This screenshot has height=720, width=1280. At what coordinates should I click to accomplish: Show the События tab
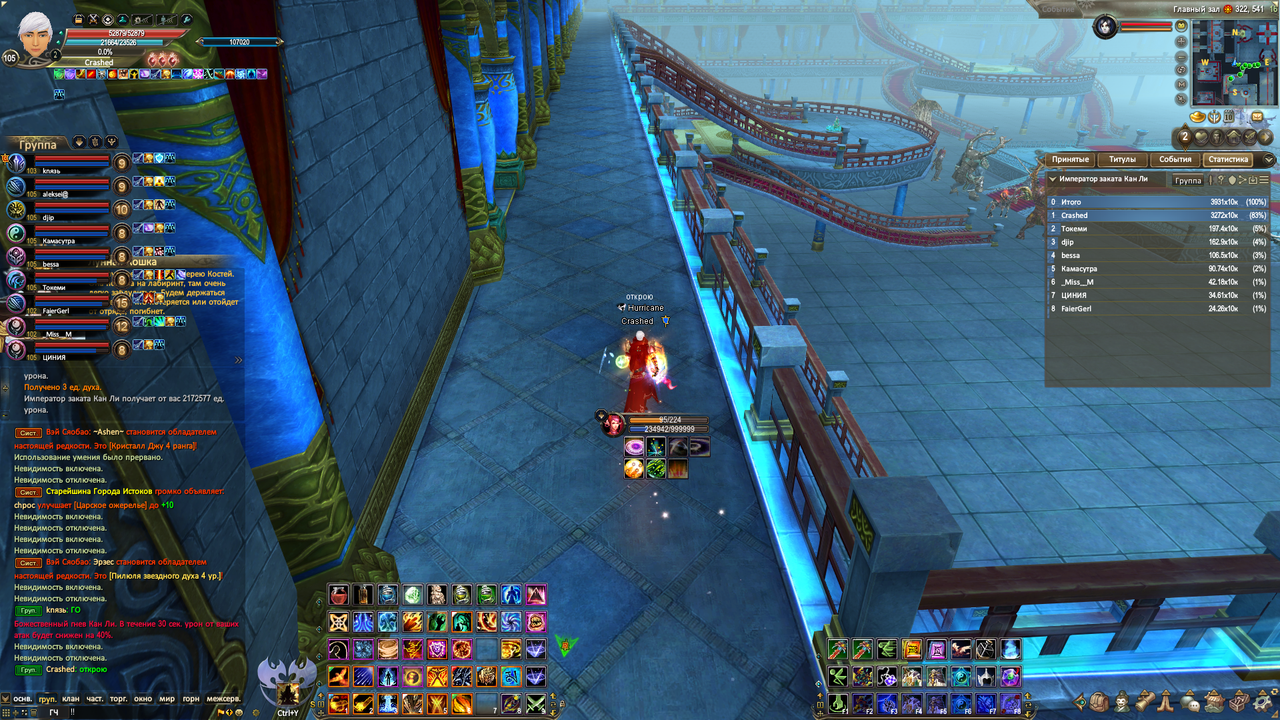point(1175,160)
